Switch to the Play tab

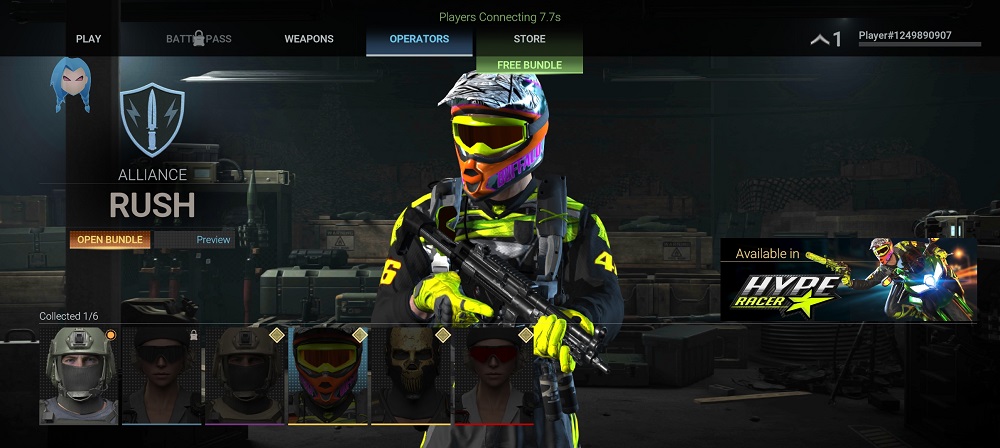click(x=88, y=39)
